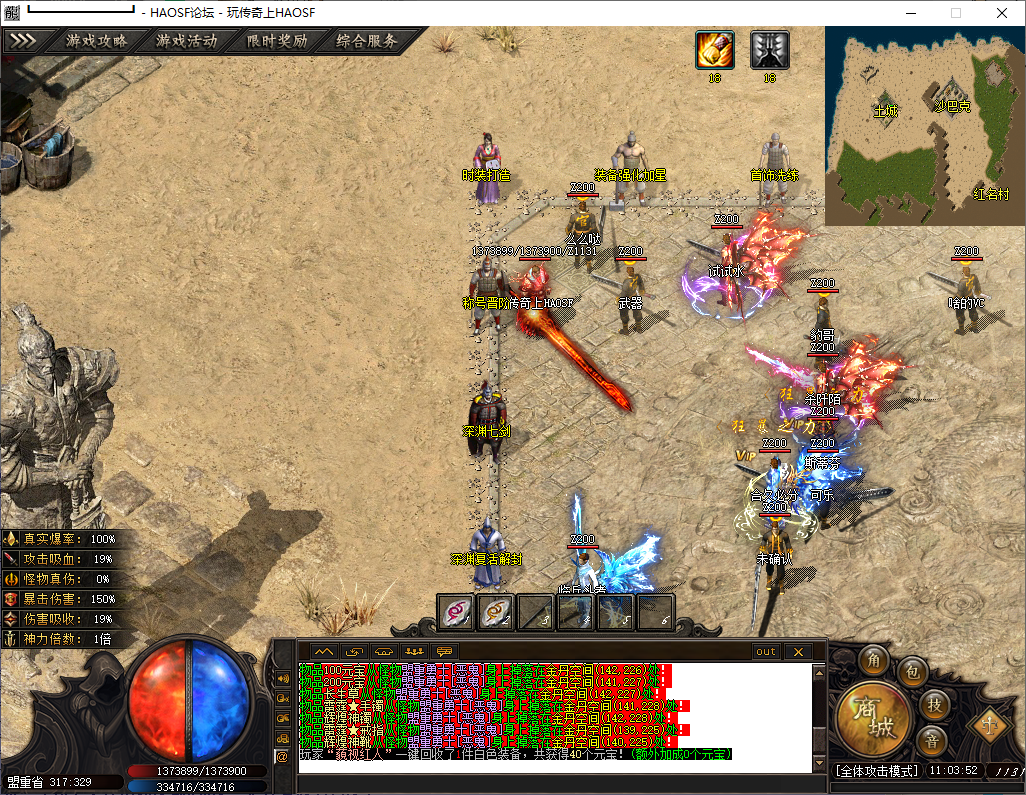Close the chat window with X
The height and width of the screenshot is (795, 1026).
pos(797,652)
